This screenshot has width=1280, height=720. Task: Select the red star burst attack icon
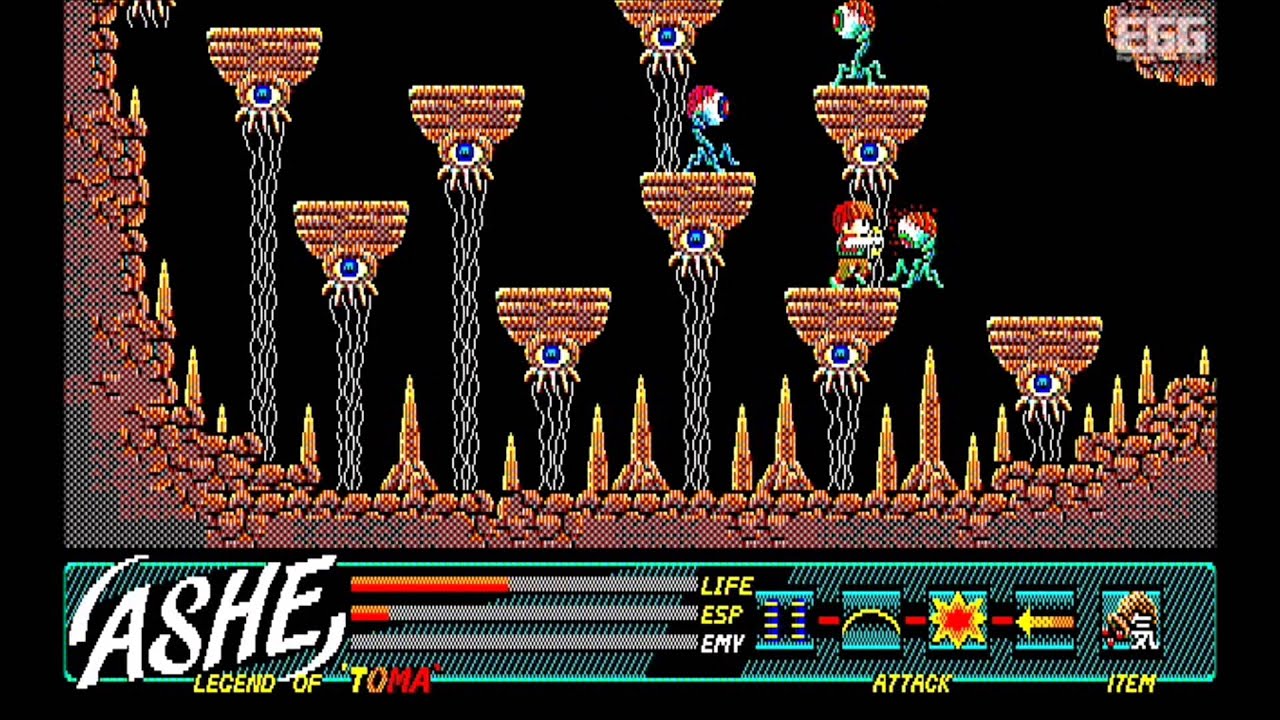955,618
